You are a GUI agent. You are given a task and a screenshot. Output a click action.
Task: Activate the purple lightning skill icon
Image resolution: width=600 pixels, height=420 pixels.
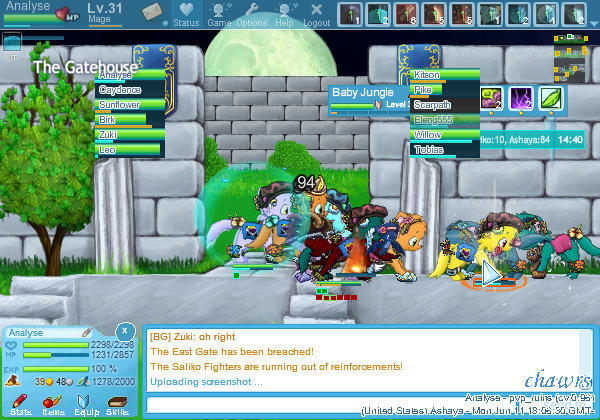pyautogui.click(x=522, y=98)
